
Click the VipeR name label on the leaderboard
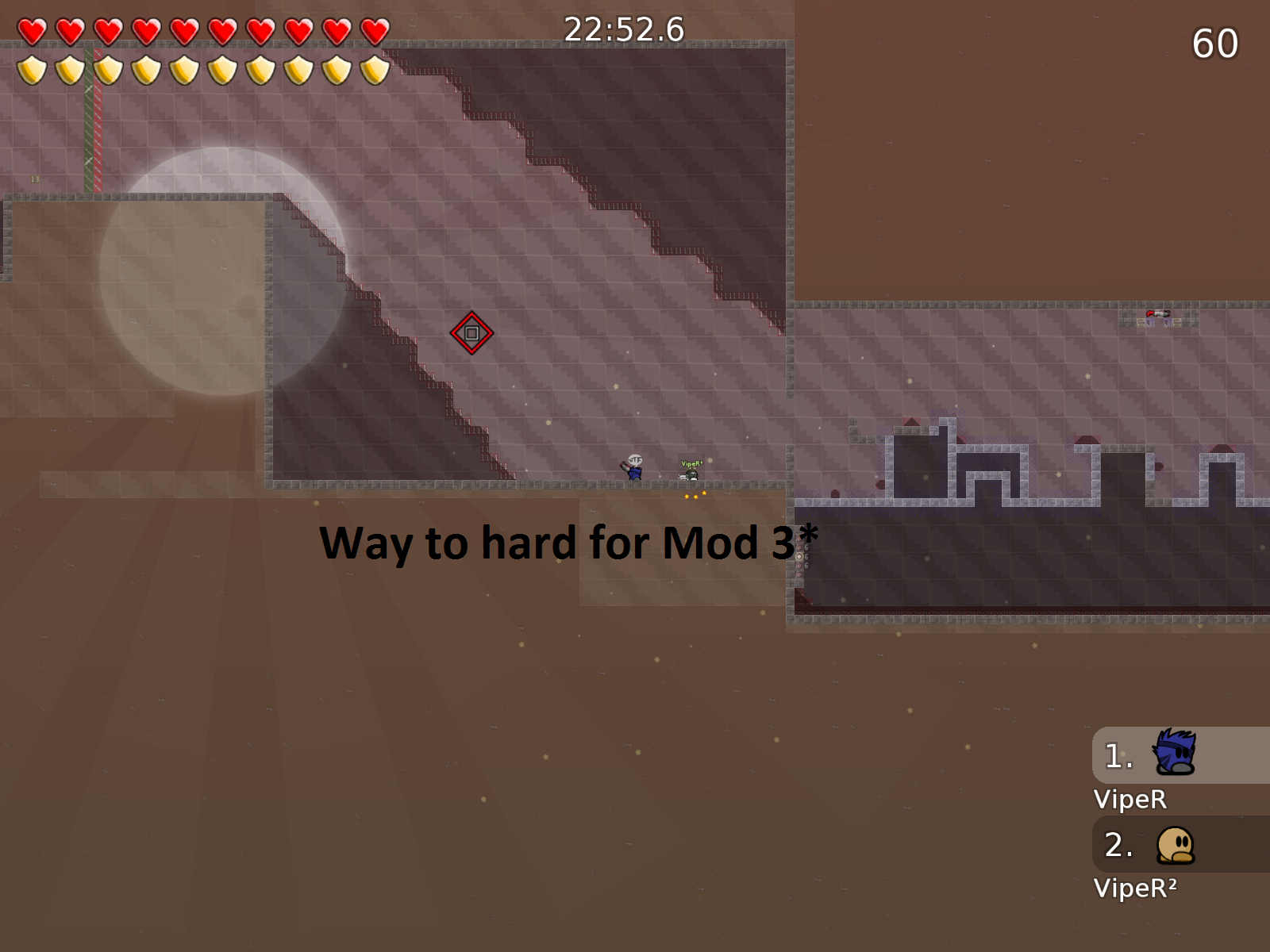coord(1130,800)
